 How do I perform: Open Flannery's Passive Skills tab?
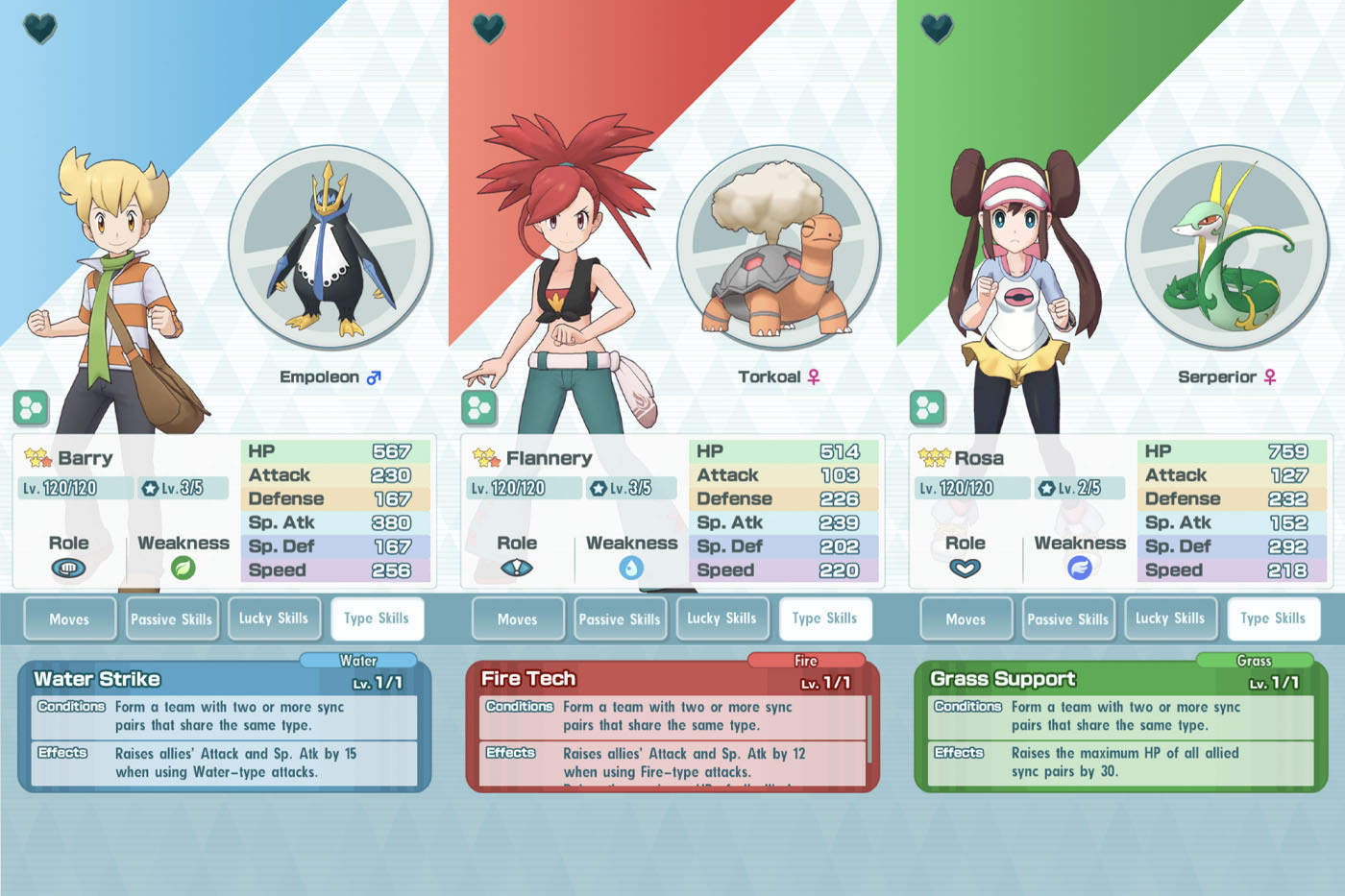point(620,618)
